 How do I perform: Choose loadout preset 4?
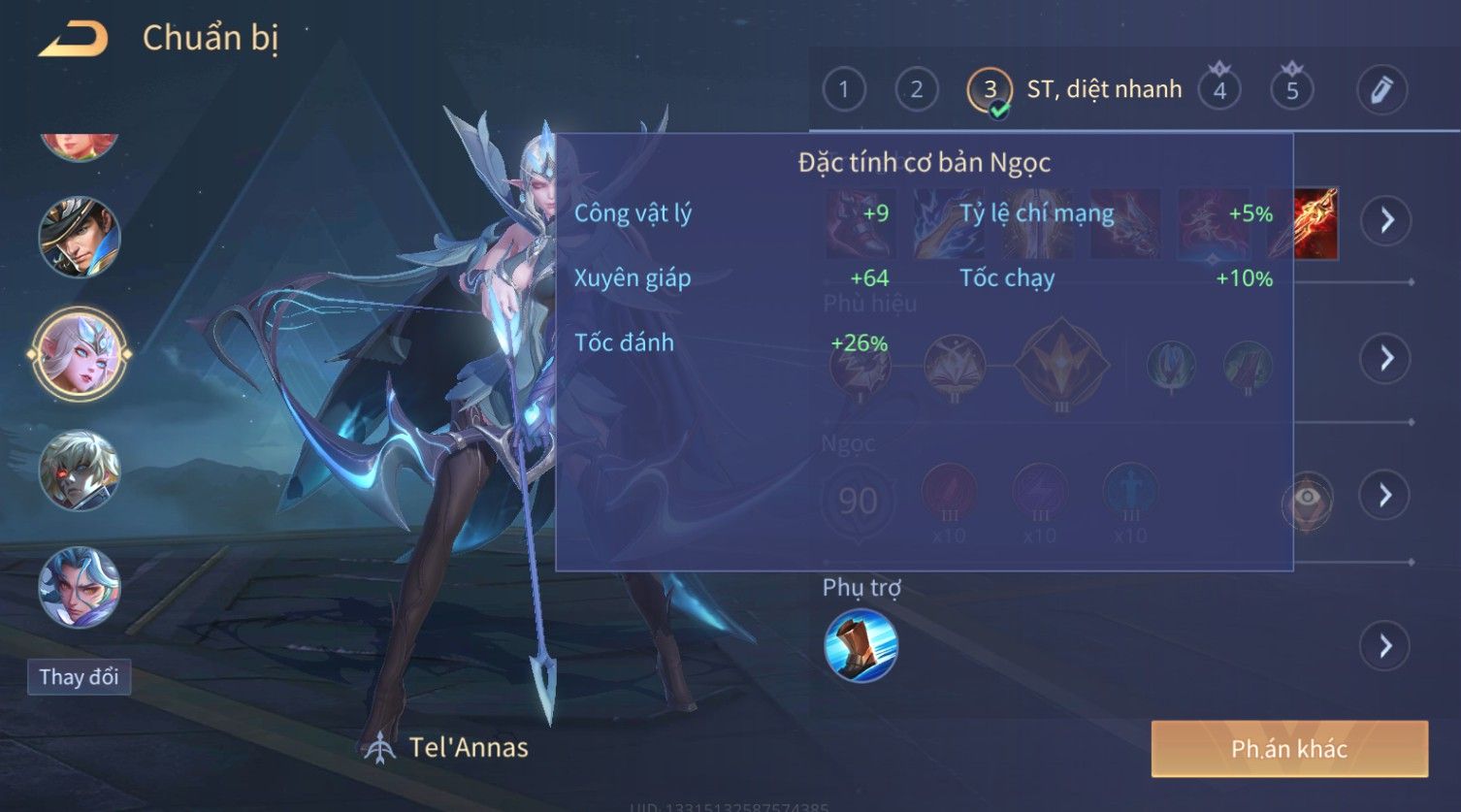(1219, 90)
